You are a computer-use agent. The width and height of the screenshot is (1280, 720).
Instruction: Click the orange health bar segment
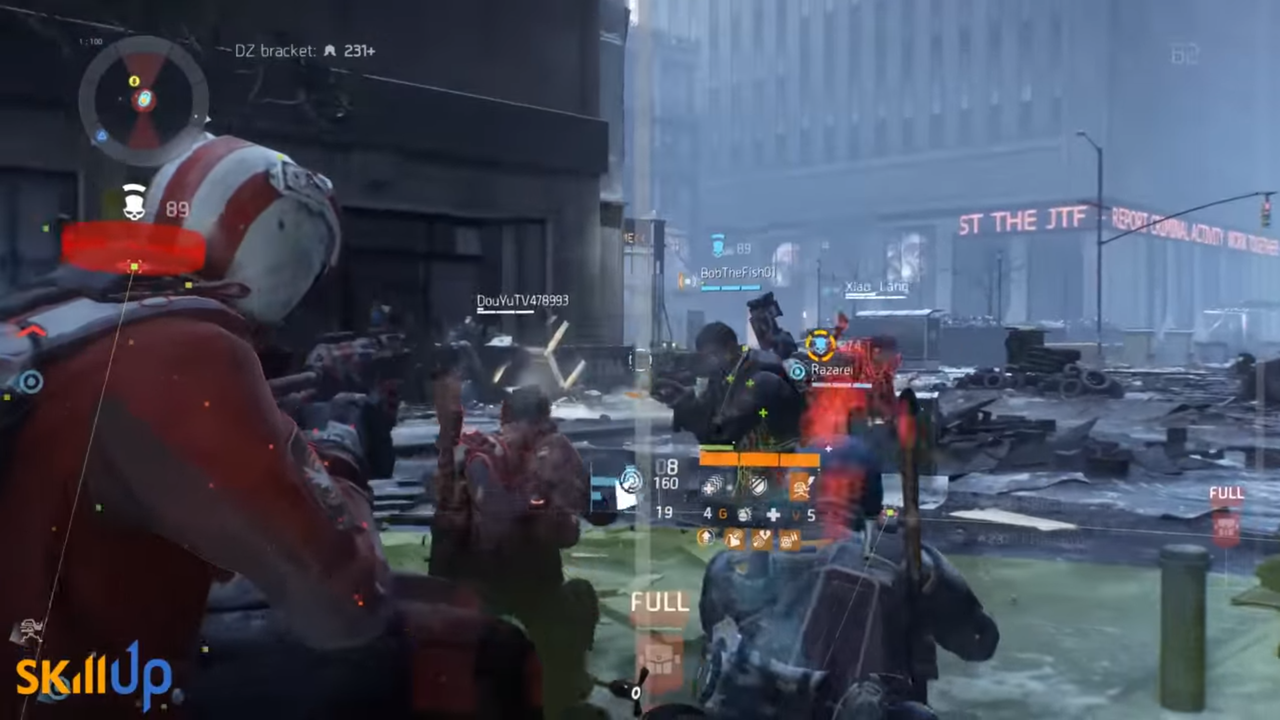760,460
